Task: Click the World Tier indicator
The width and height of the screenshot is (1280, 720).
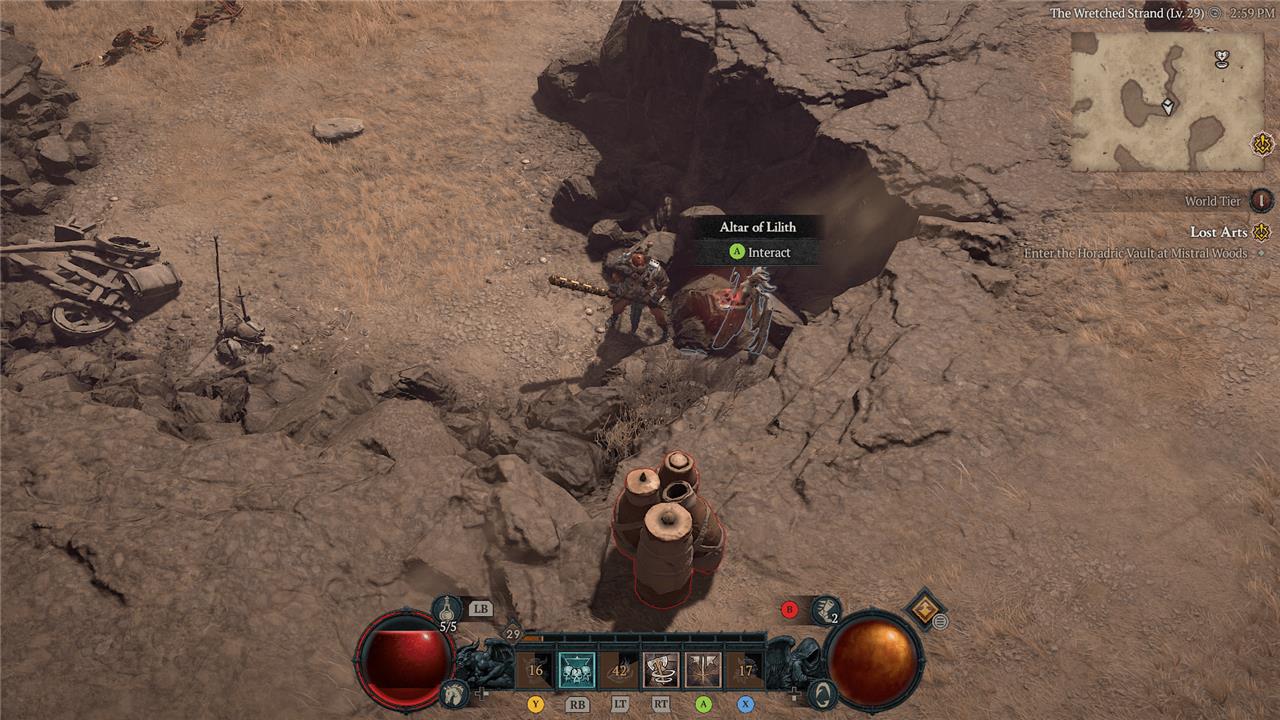Action: pos(1262,201)
